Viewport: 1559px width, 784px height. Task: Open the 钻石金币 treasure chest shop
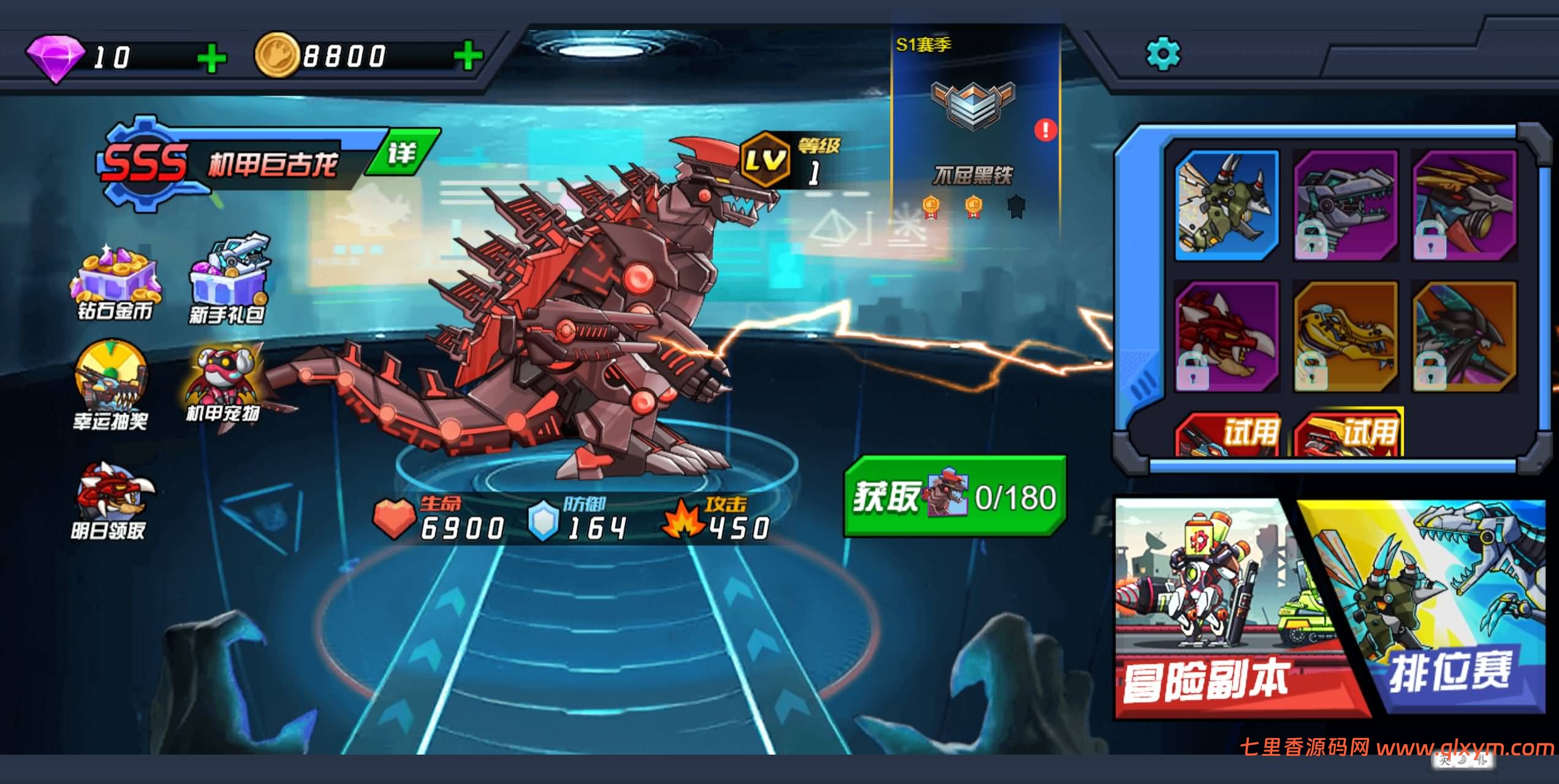coord(115,284)
